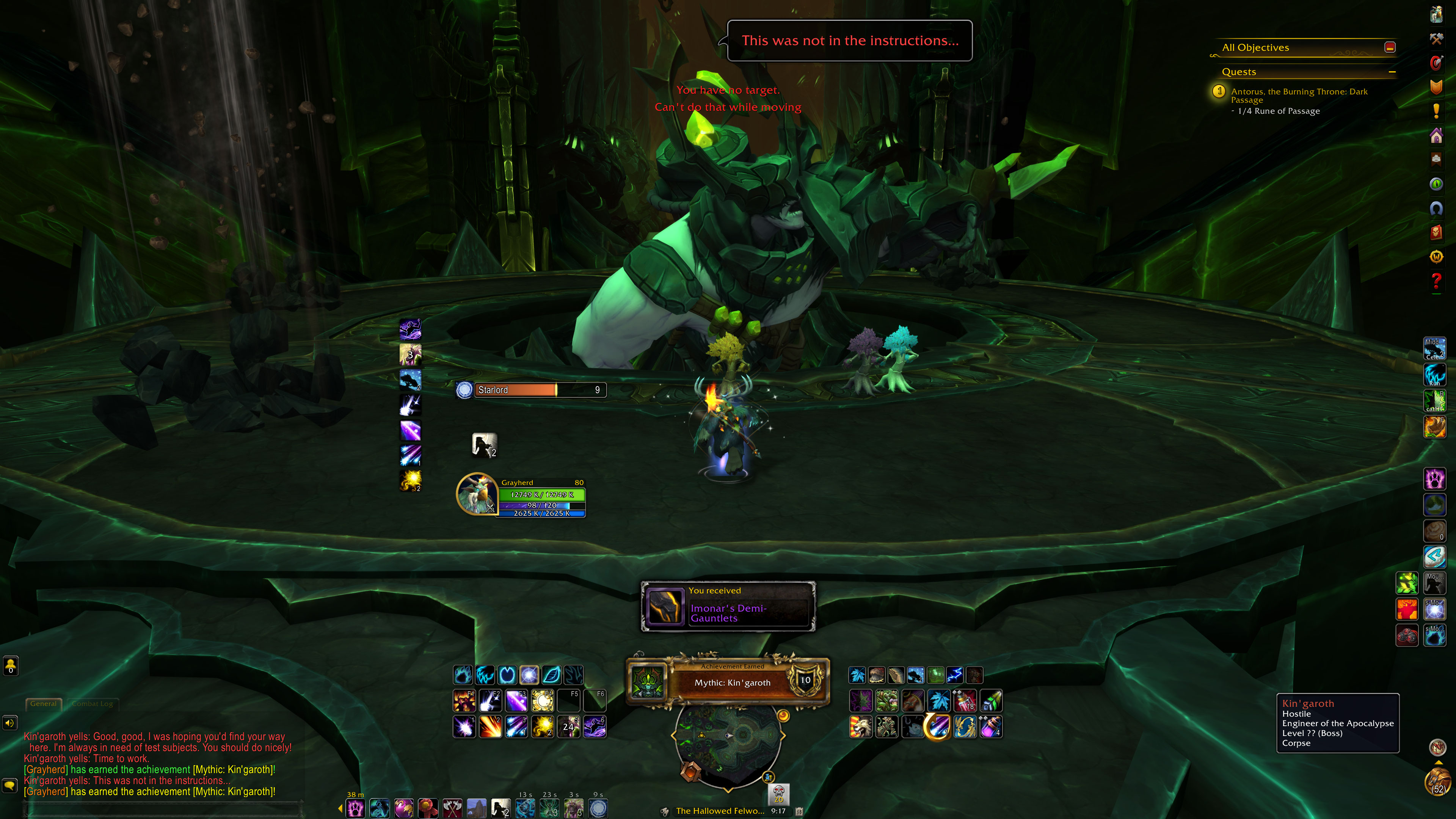Open the professions crossed-hammers micro button
The height and width of the screenshot is (819, 1456).
pyautogui.click(x=1436, y=38)
